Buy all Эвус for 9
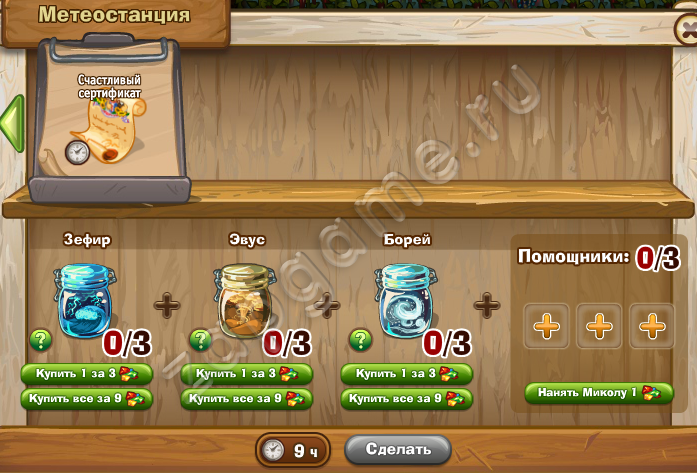Viewport: 697px width, 473px height. (246, 399)
